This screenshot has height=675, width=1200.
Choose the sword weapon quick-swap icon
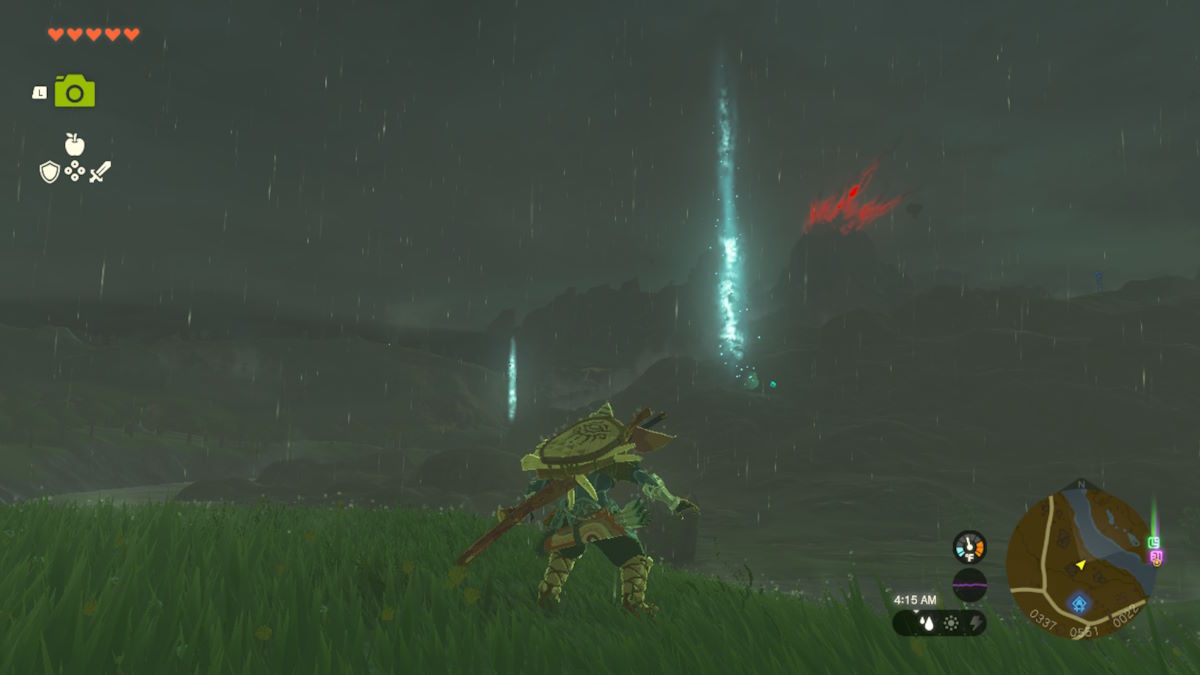point(100,172)
